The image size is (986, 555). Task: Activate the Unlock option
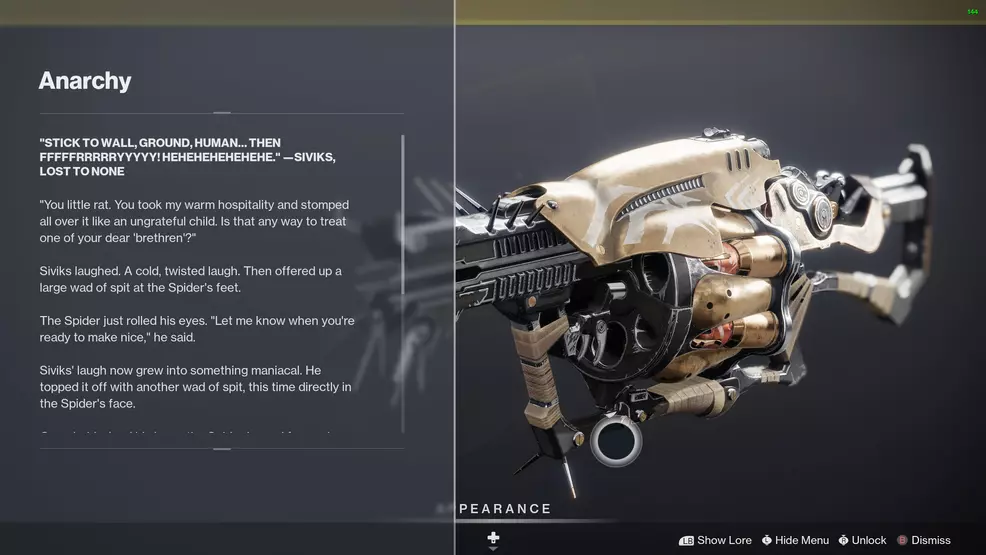(x=863, y=540)
